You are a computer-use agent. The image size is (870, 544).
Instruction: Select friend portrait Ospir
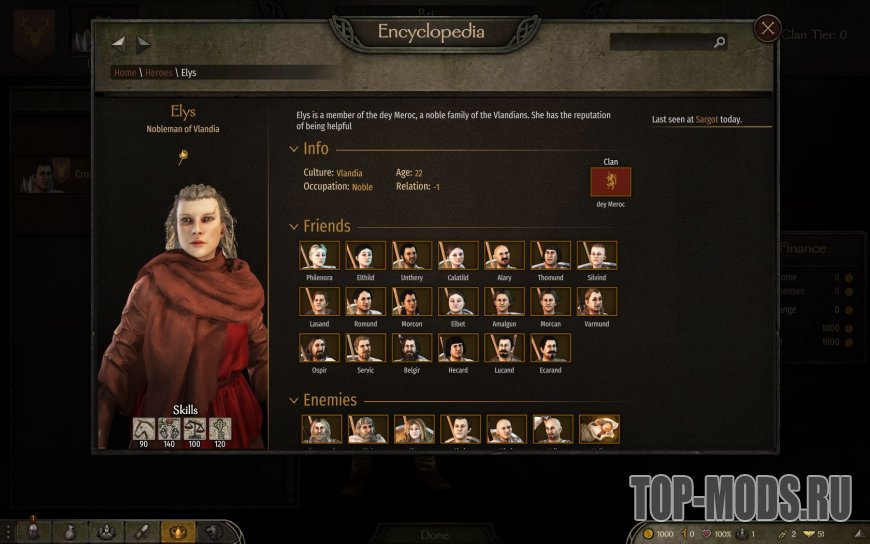click(319, 348)
